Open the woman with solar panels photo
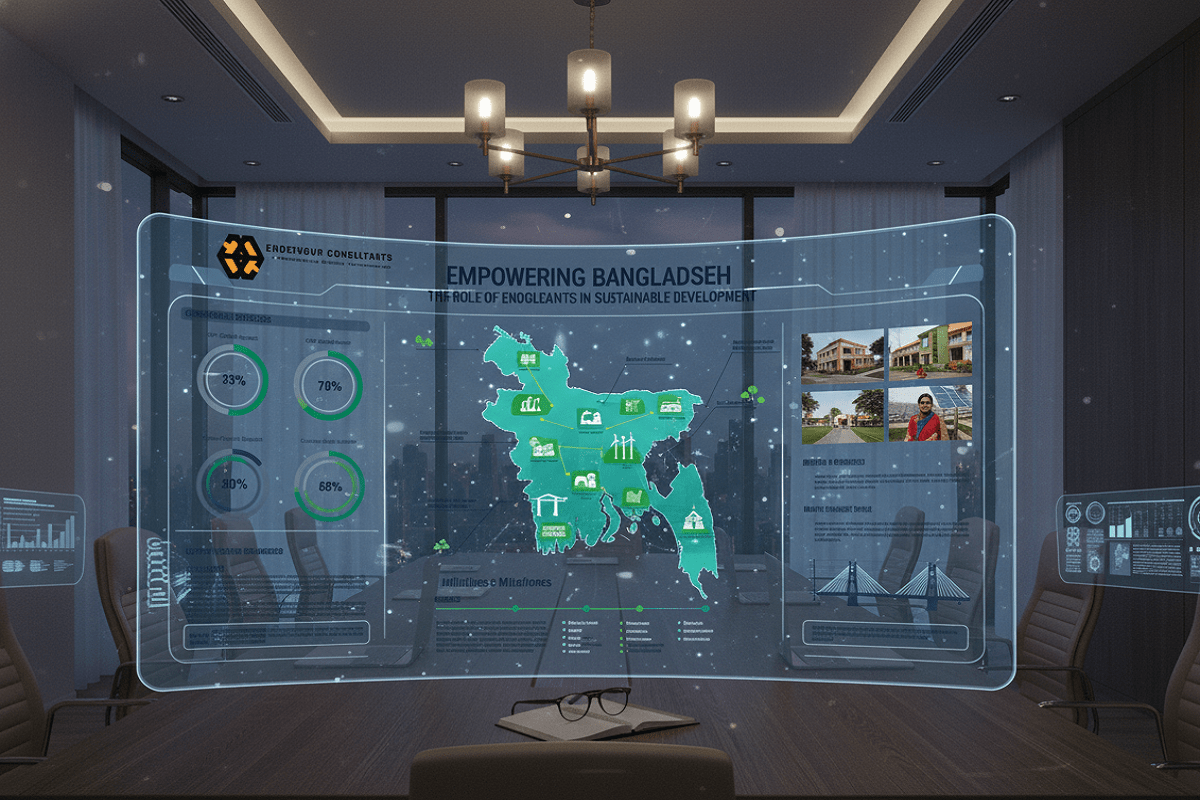1200x800 pixels. click(x=929, y=413)
